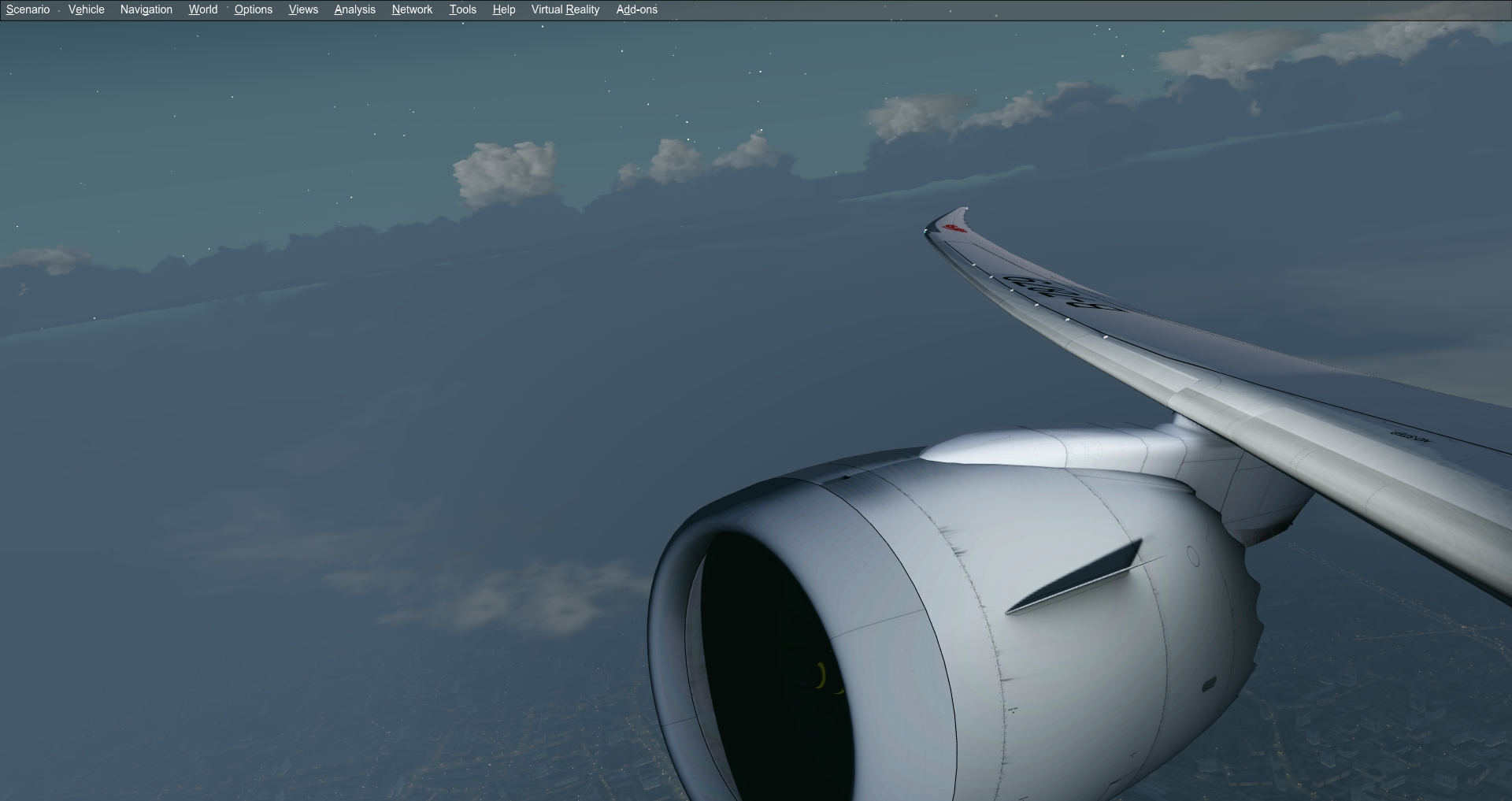
Task: Open the Tools menu
Action: coord(462,9)
